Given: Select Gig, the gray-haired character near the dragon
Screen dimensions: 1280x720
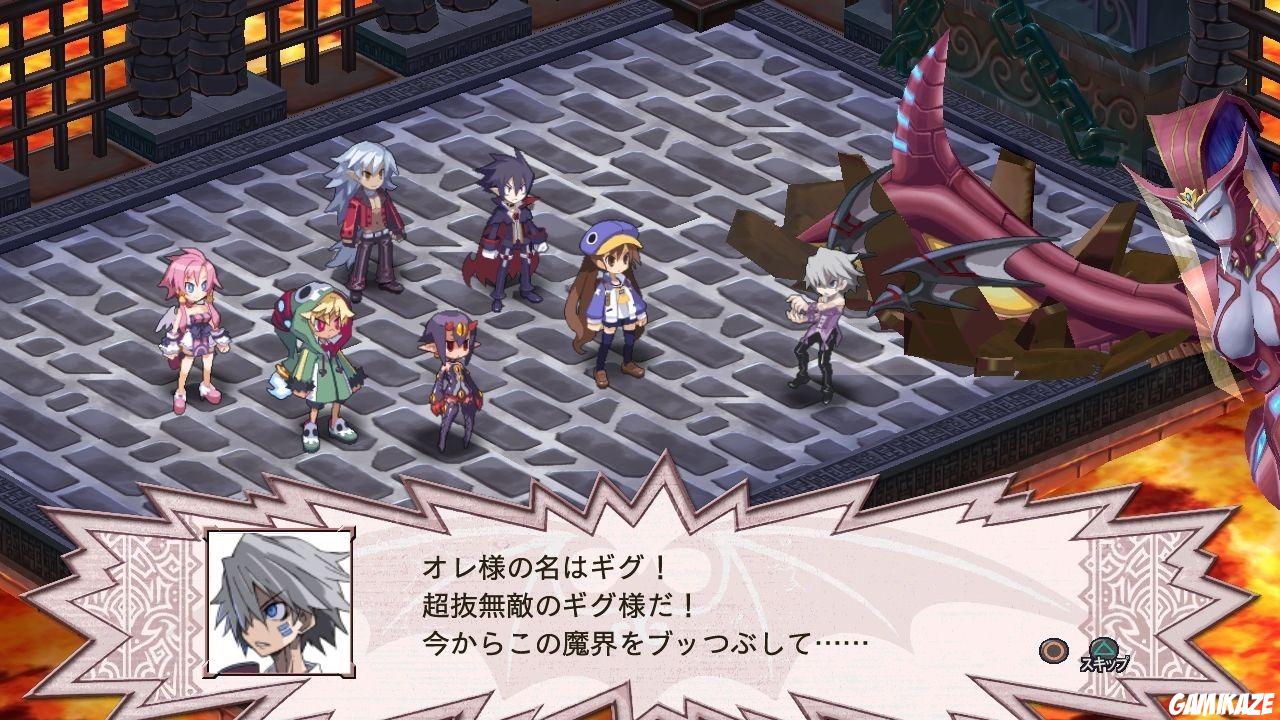Looking at the screenshot, I should coord(825,320).
